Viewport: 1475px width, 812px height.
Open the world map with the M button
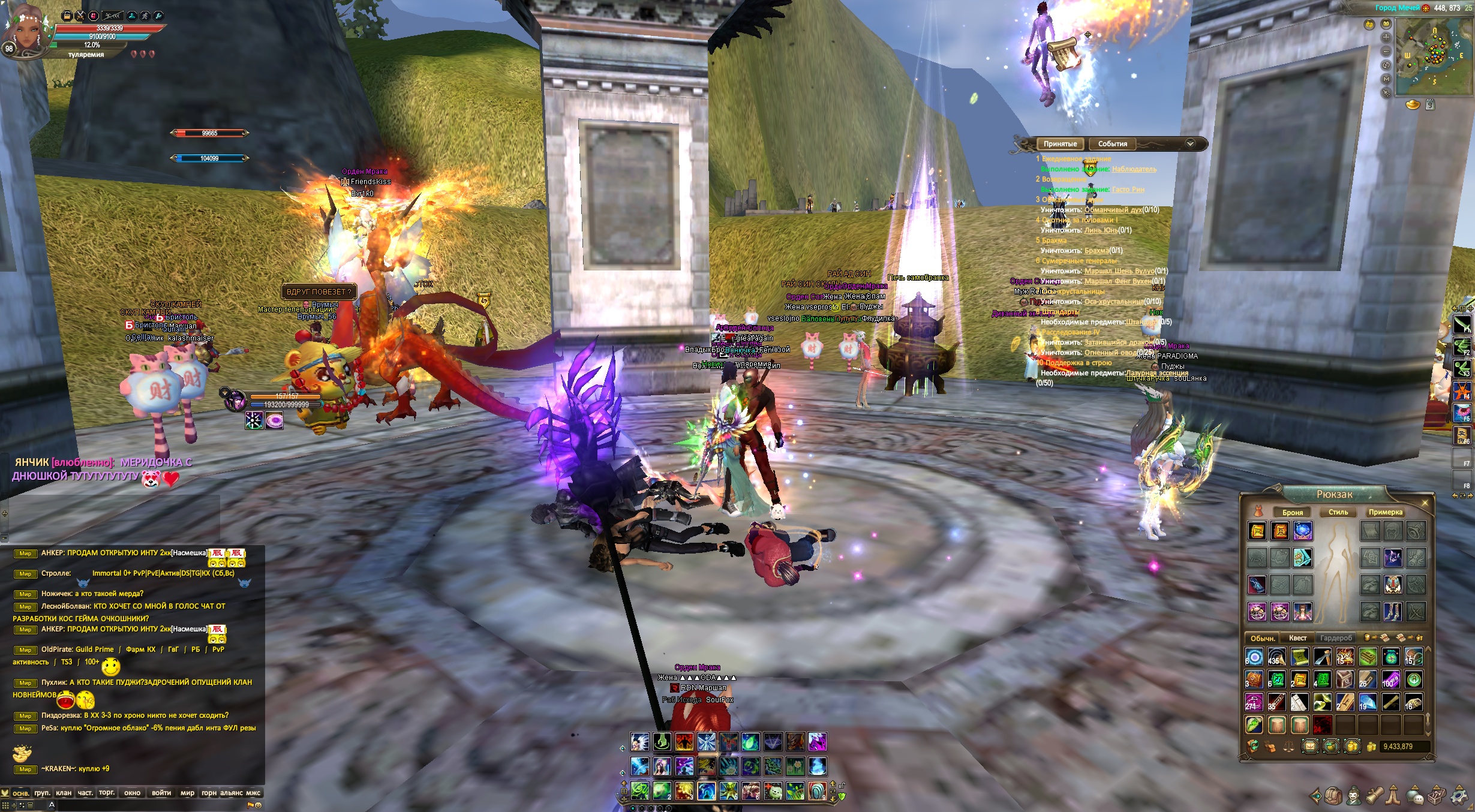point(1386,79)
